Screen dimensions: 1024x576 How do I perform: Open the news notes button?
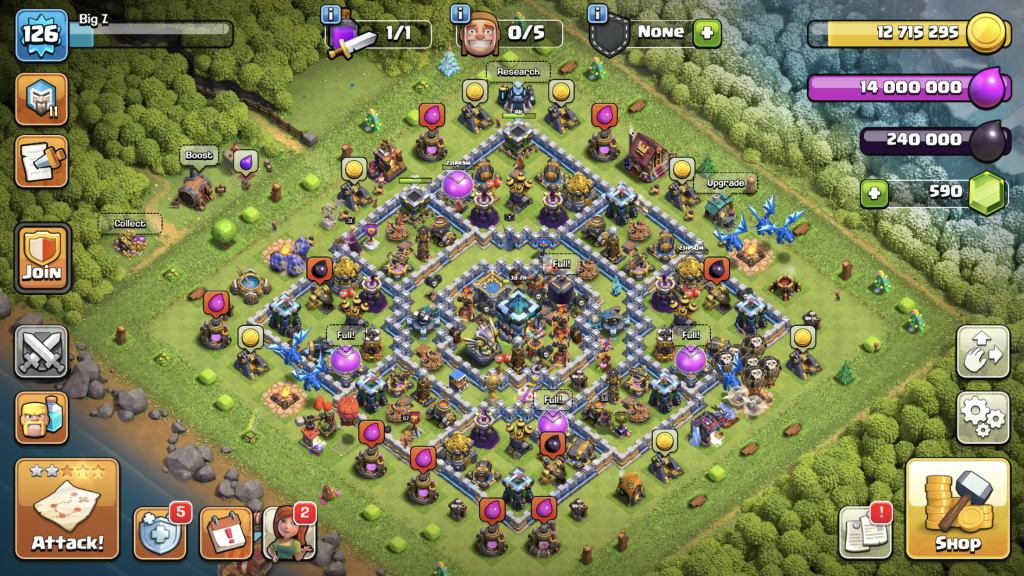pyautogui.click(x=864, y=532)
